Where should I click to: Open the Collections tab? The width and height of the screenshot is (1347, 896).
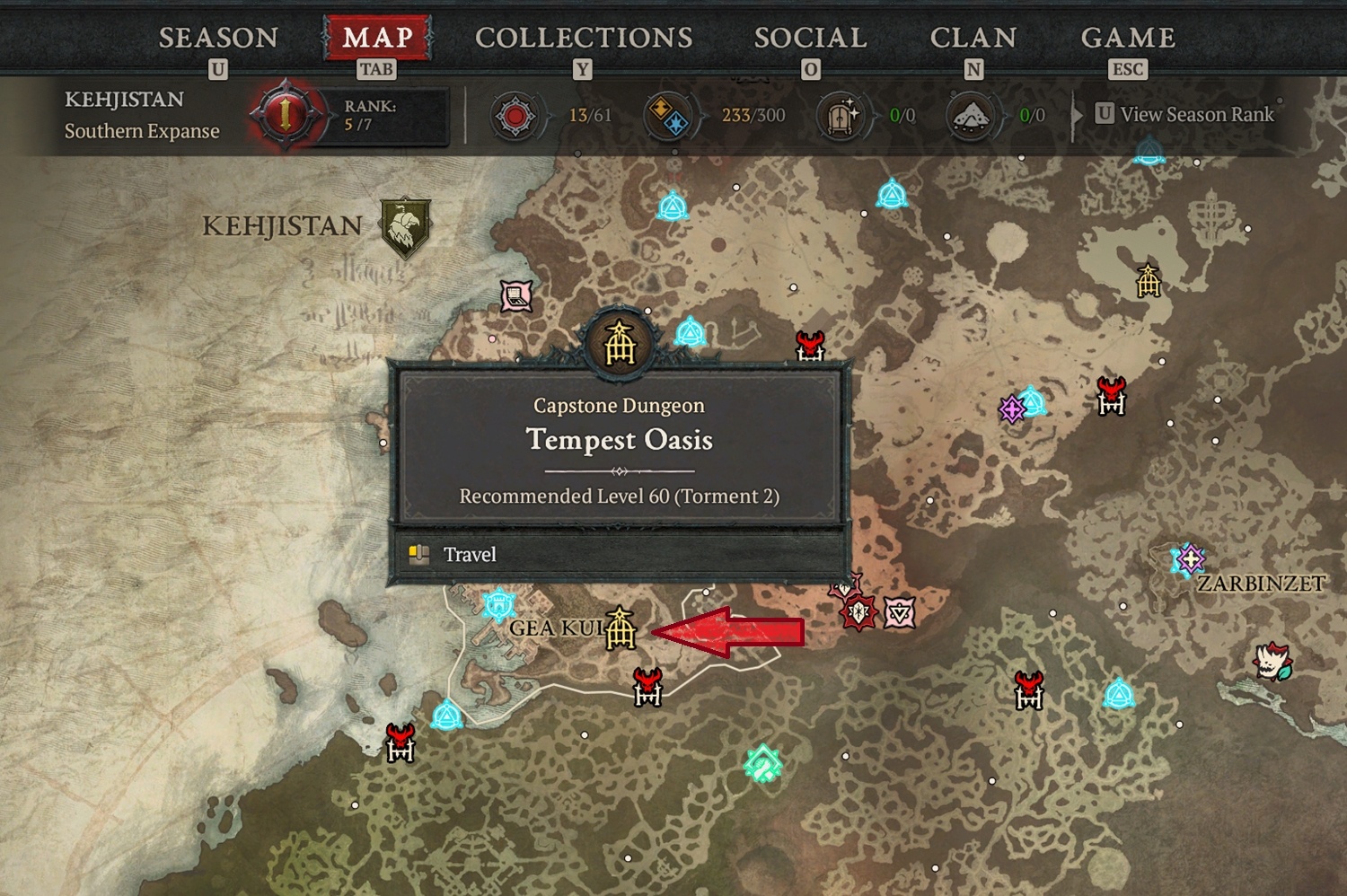[584, 38]
